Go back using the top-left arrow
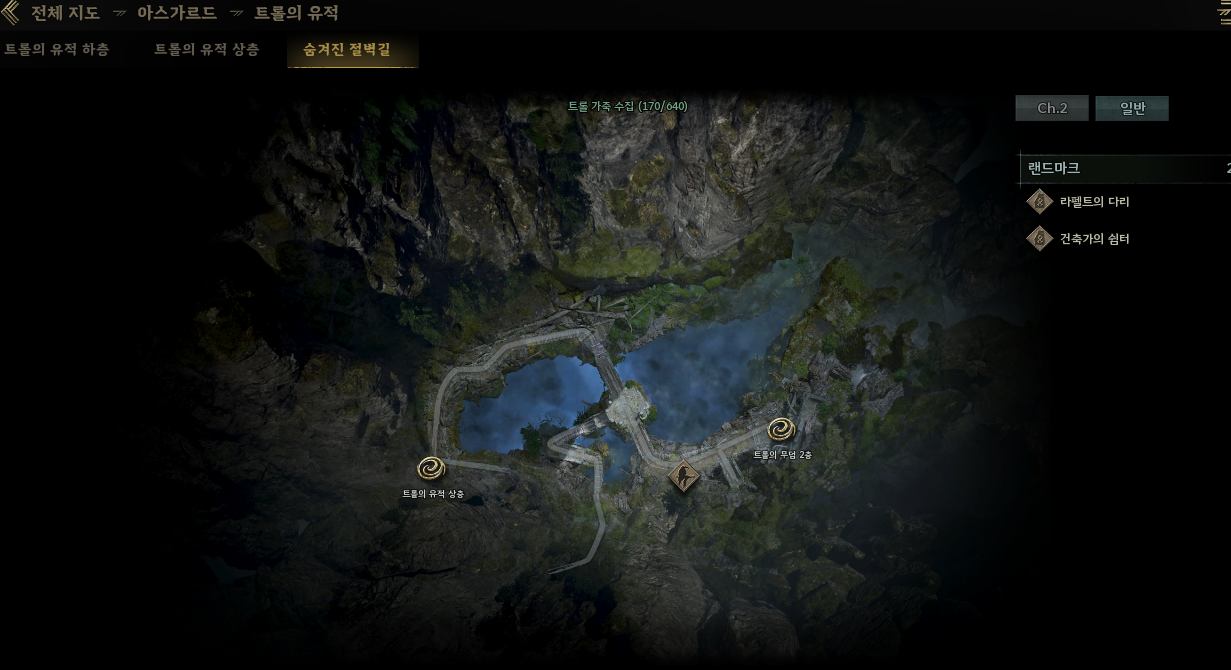1231x670 pixels. 10,13
